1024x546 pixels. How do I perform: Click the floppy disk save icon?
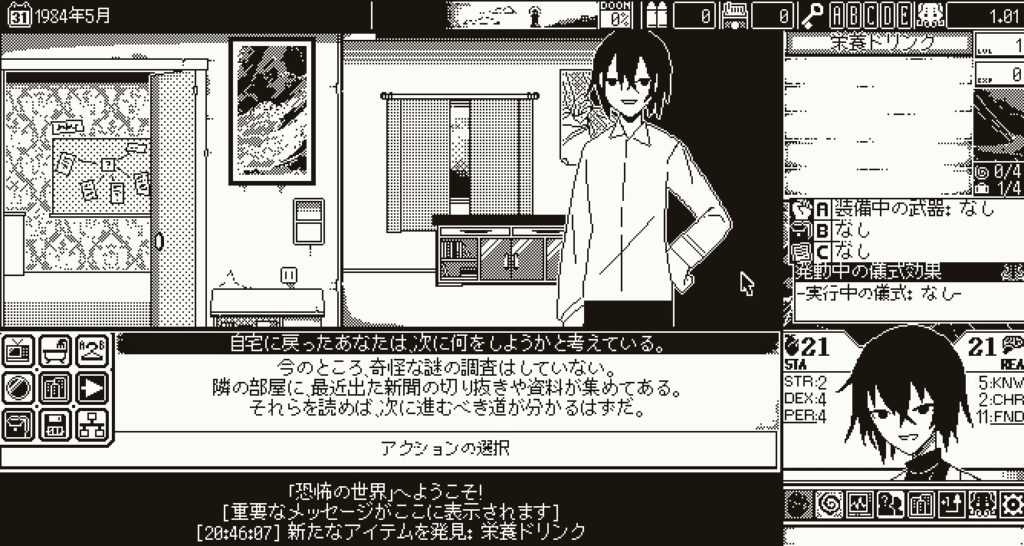(56, 424)
